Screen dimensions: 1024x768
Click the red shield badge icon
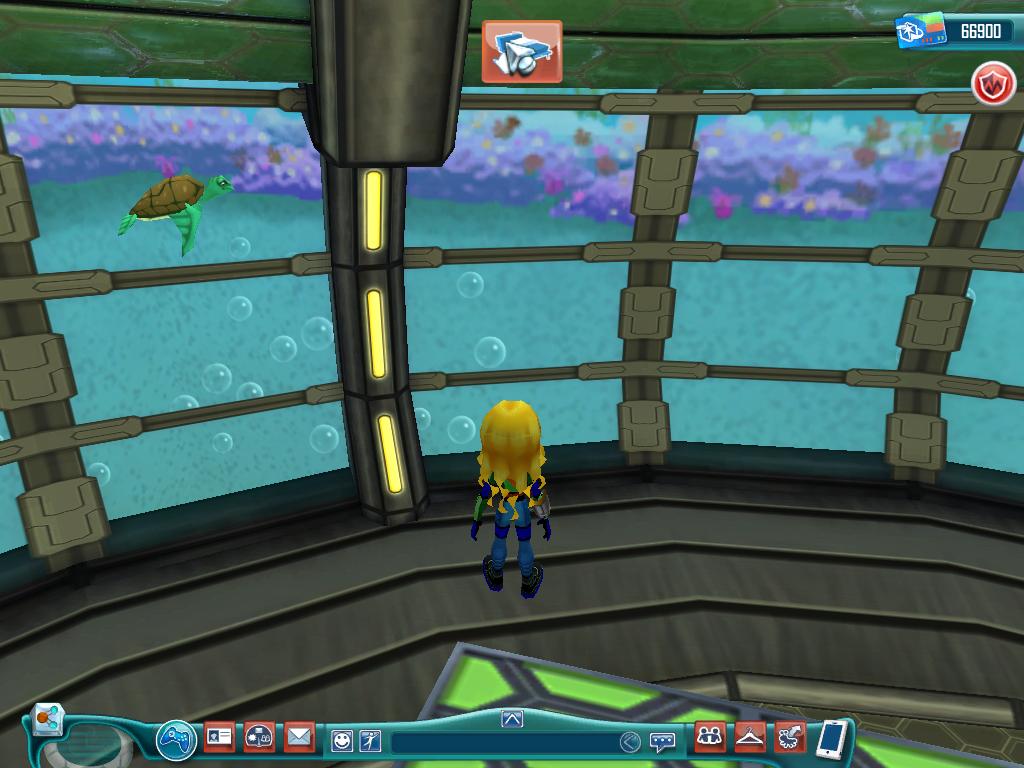[993, 85]
